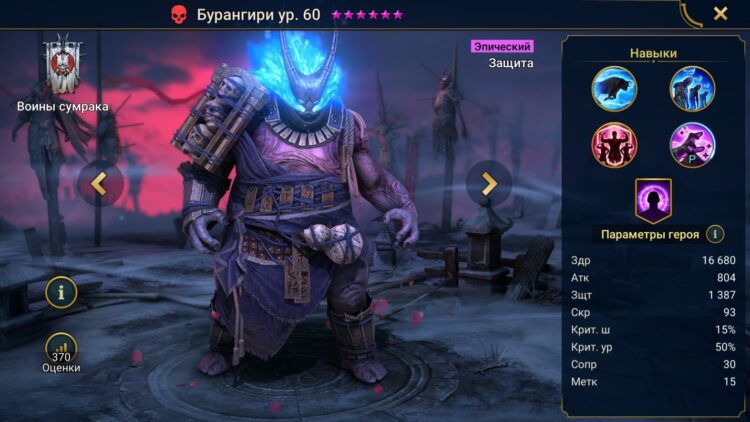
Task: Open the 370 ratings (Оценки) button
Action: (x=61, y=348)
